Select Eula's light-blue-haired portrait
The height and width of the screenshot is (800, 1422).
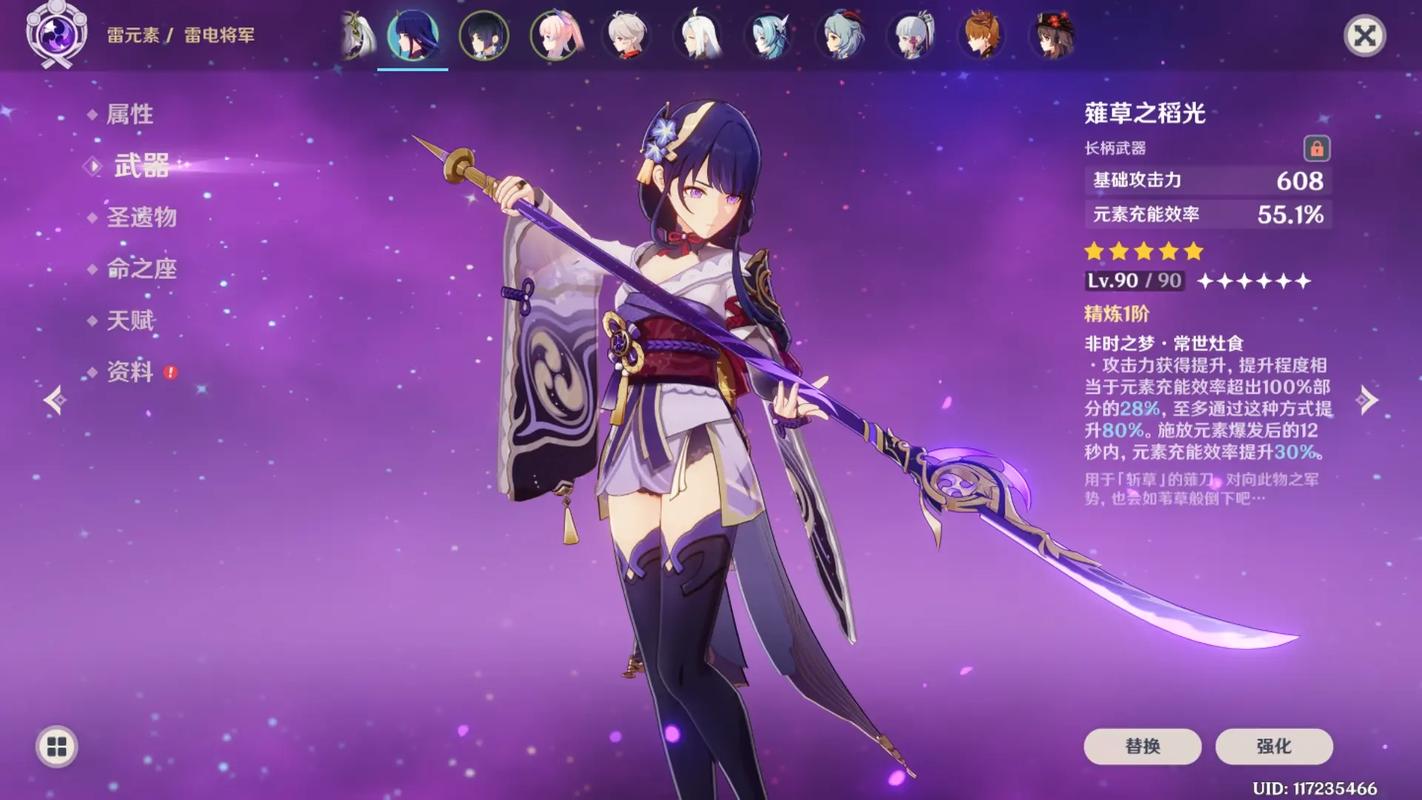point(769,36)
